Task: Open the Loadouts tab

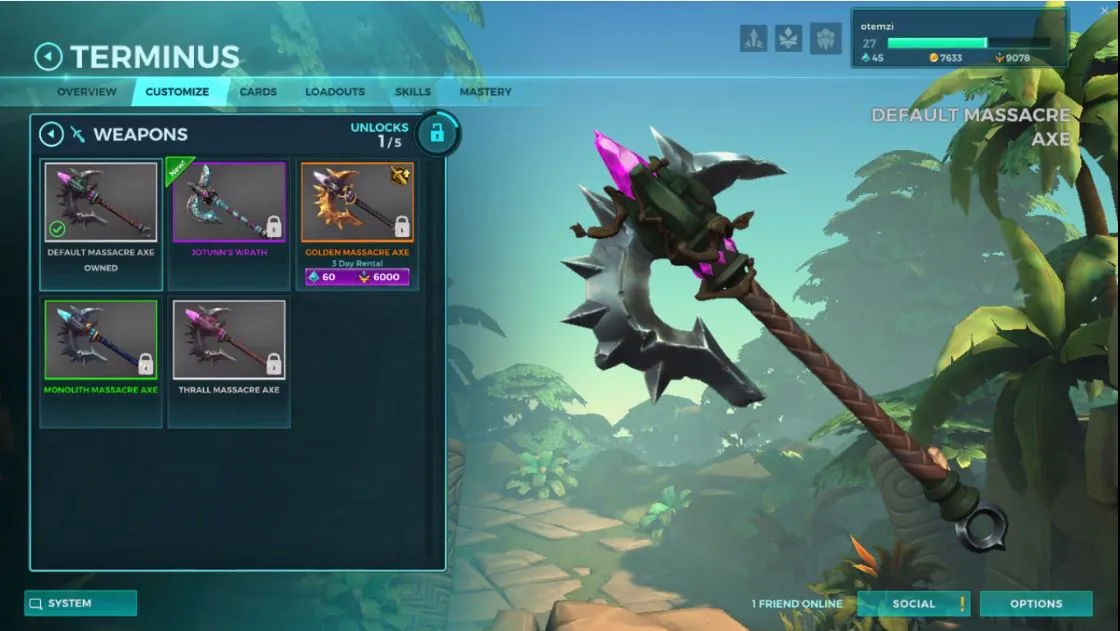Action: point(335,92)
